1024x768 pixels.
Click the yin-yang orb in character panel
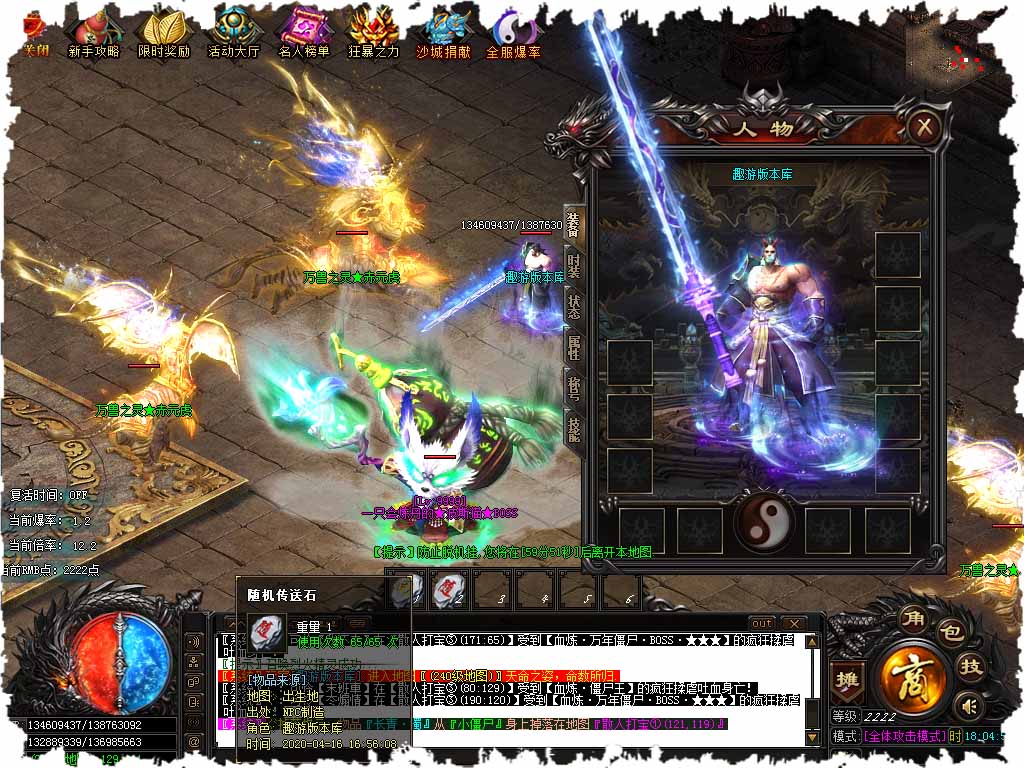[763, 523]
